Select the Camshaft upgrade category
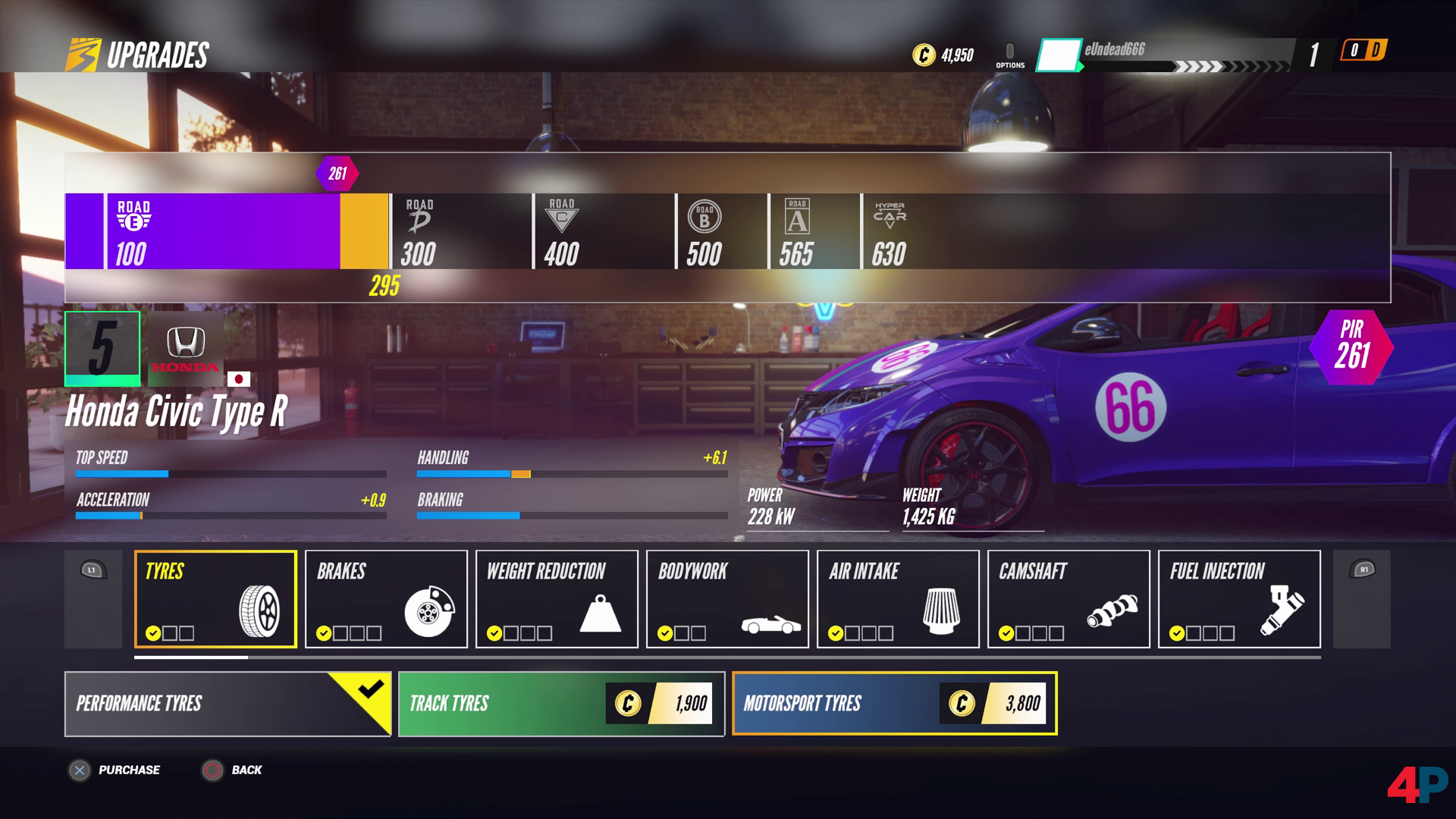Image resolution: width=1456 pixels, height=819 pixels. (1068, 599)
